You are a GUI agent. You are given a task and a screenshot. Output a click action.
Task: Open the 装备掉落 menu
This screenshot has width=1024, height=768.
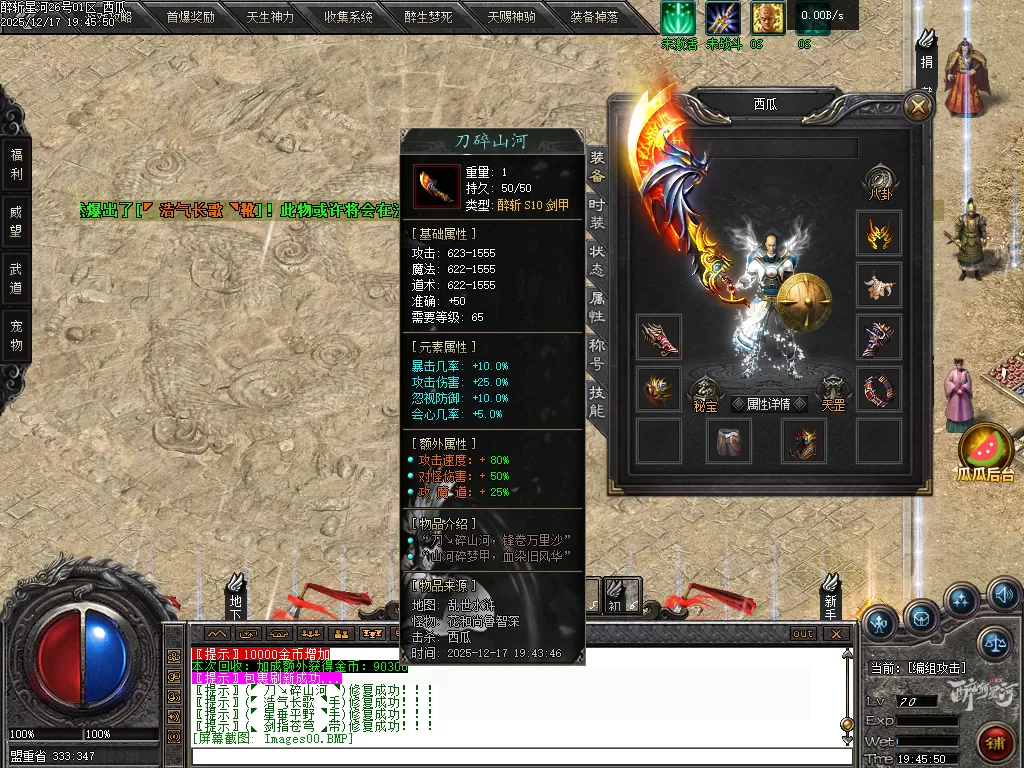pyautogui.click(x=594, y=17)
